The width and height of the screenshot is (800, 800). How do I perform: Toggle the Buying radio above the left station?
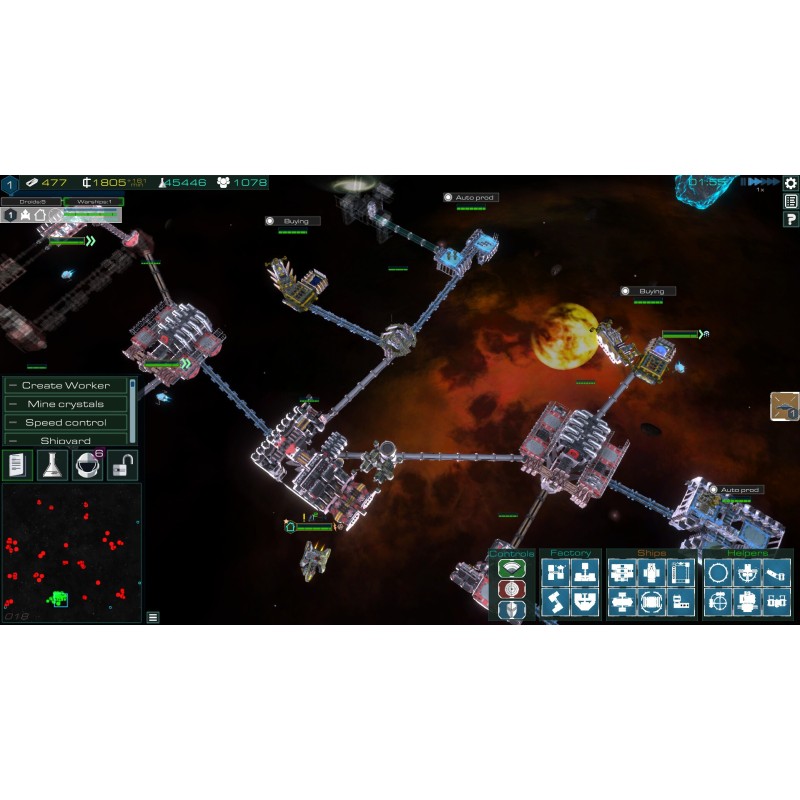[270, 221]
